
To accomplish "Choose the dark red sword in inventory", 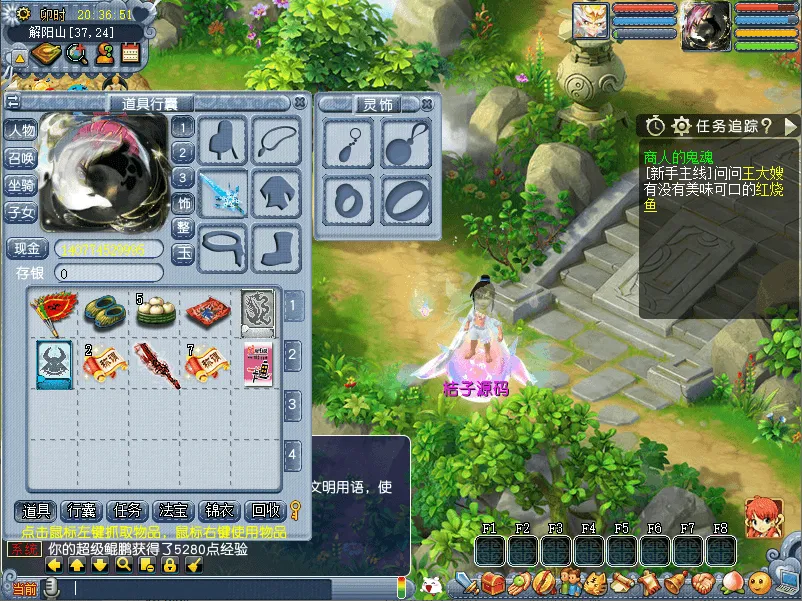I will coord(155,361).
